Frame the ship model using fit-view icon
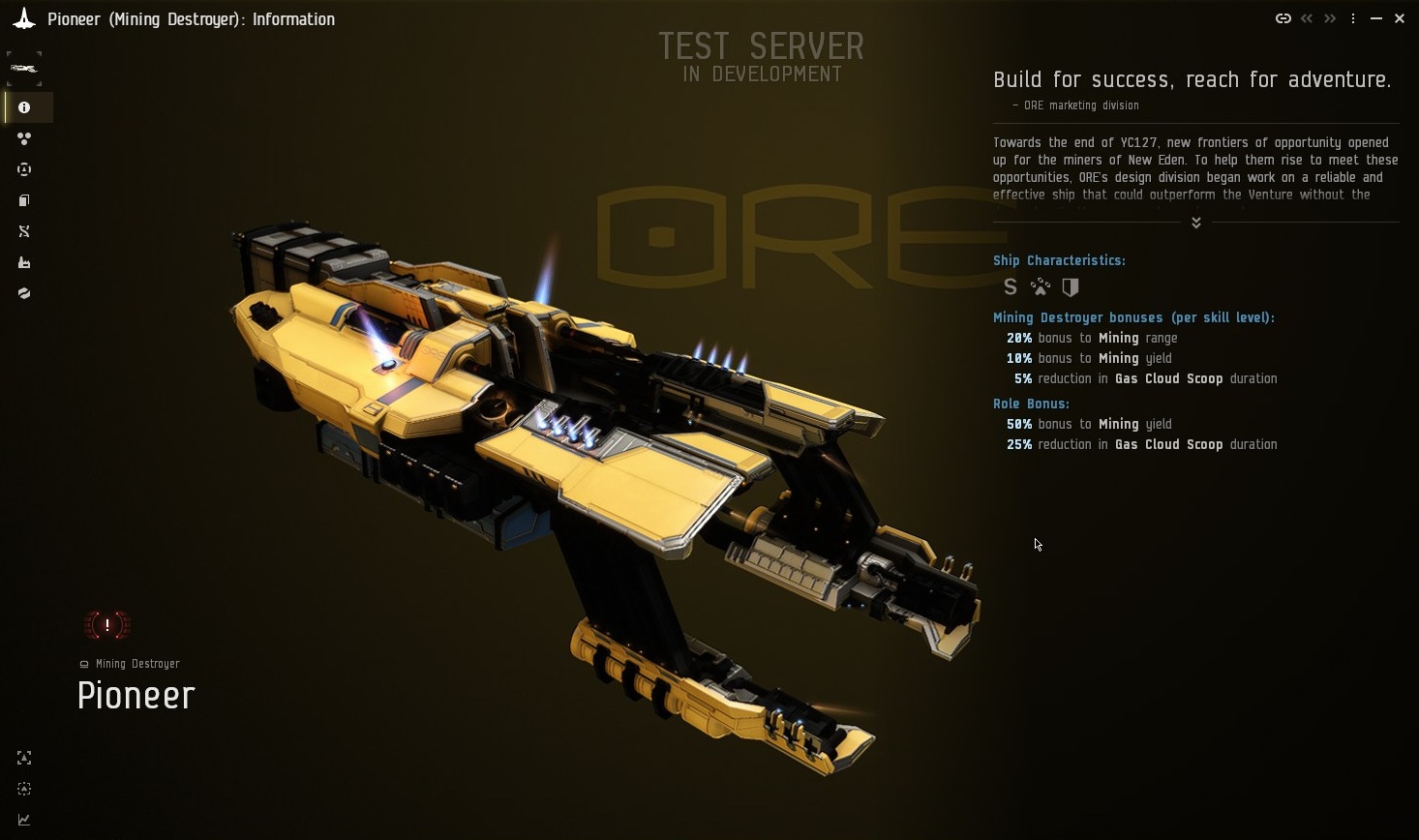Image resolution: width=1419 pixels, height=840 pixels. pyautogui.click(x=23, y=758)
